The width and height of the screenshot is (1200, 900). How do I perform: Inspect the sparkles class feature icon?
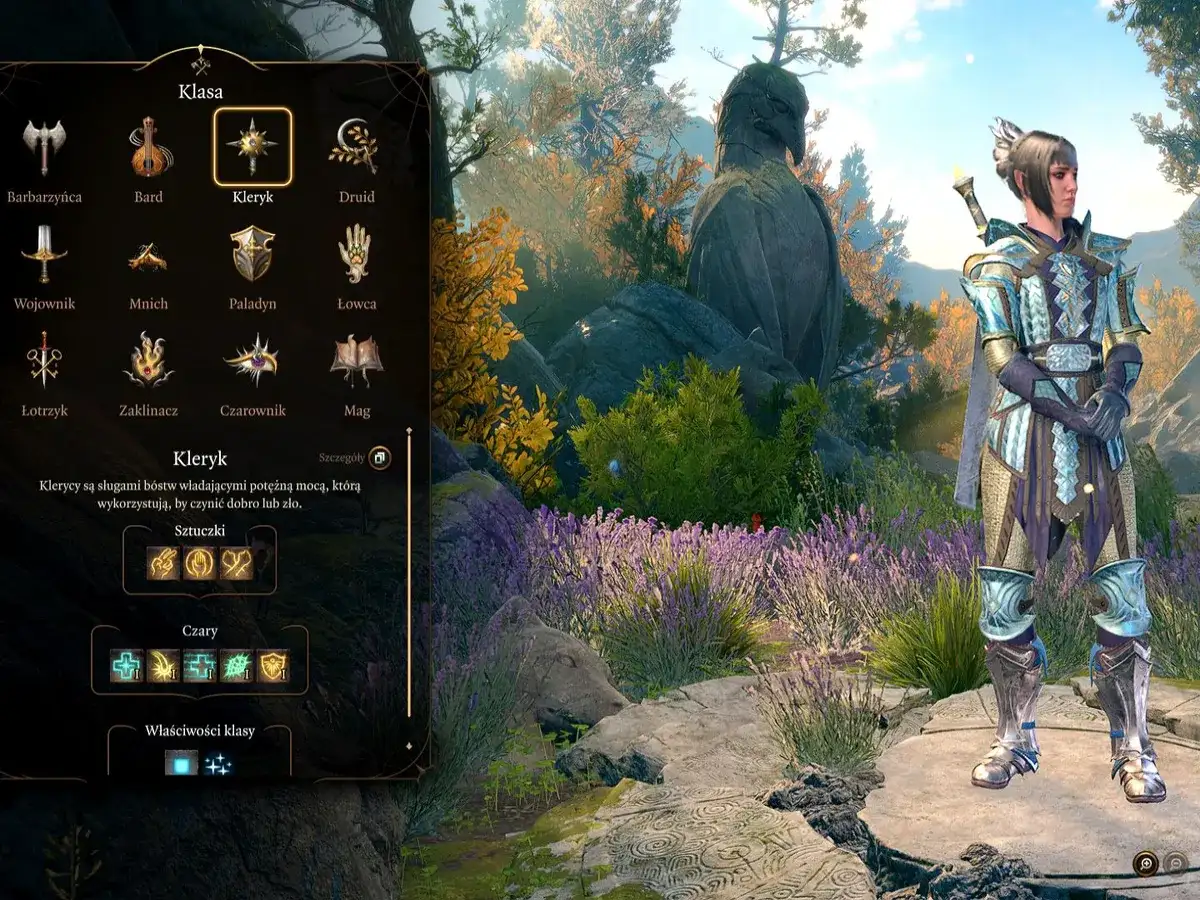217,764
